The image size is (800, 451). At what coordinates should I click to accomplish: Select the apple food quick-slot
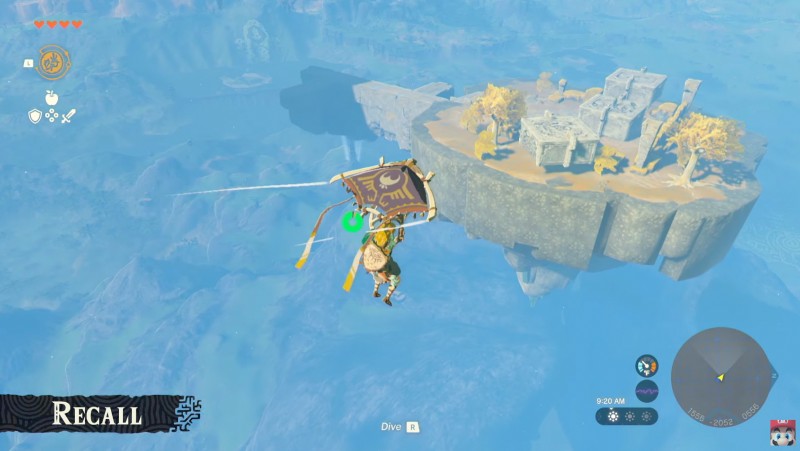52,98
